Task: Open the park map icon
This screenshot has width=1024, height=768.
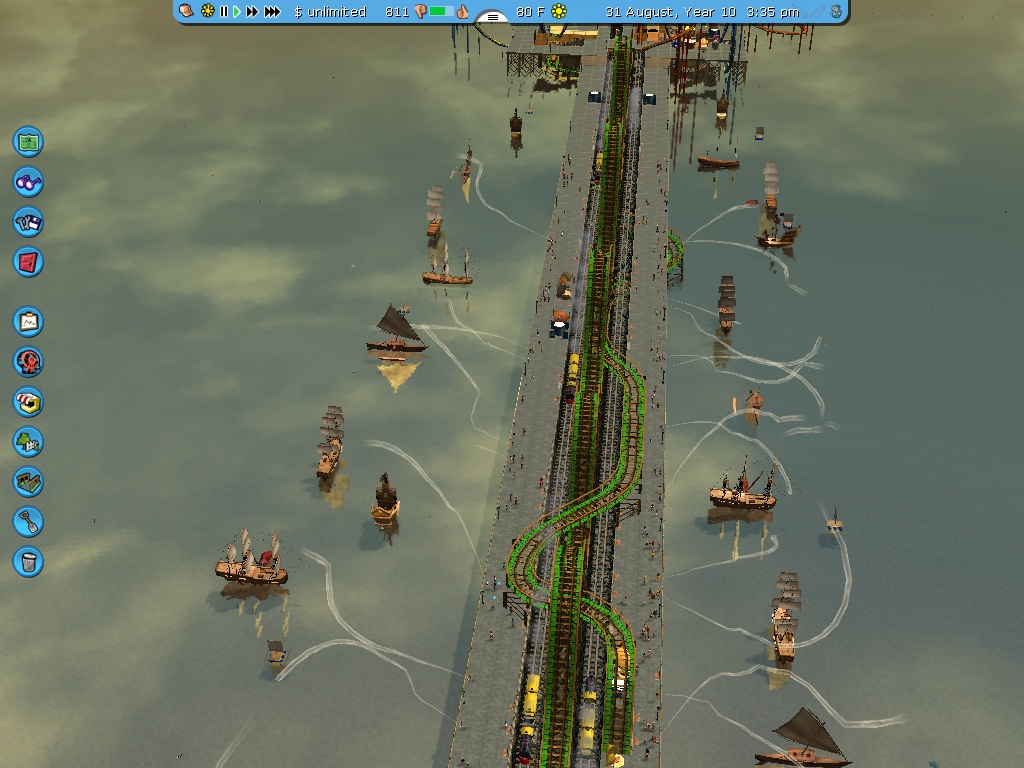Action: 28,141
